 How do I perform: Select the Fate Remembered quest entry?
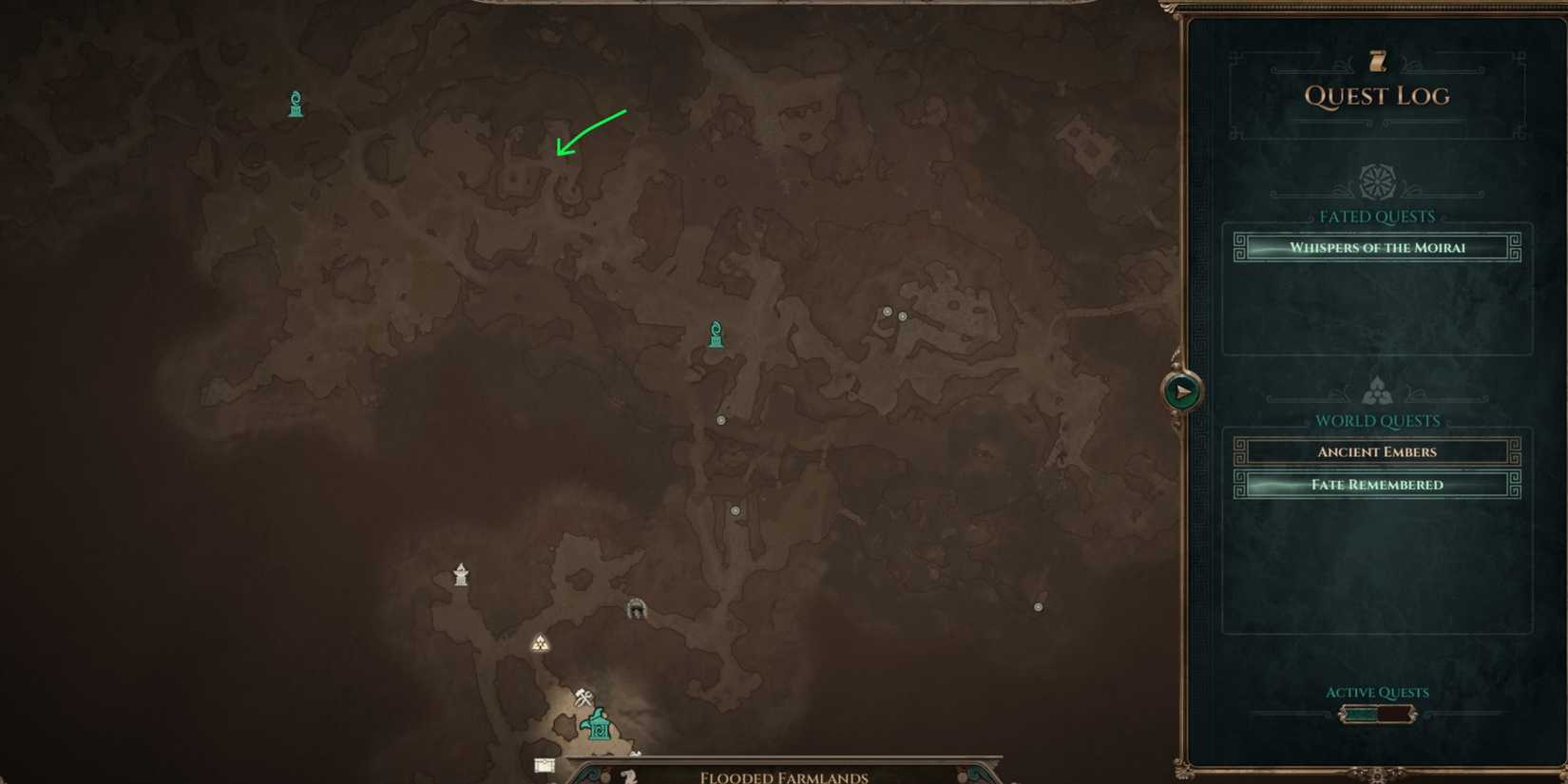(x=1376, y=485)
